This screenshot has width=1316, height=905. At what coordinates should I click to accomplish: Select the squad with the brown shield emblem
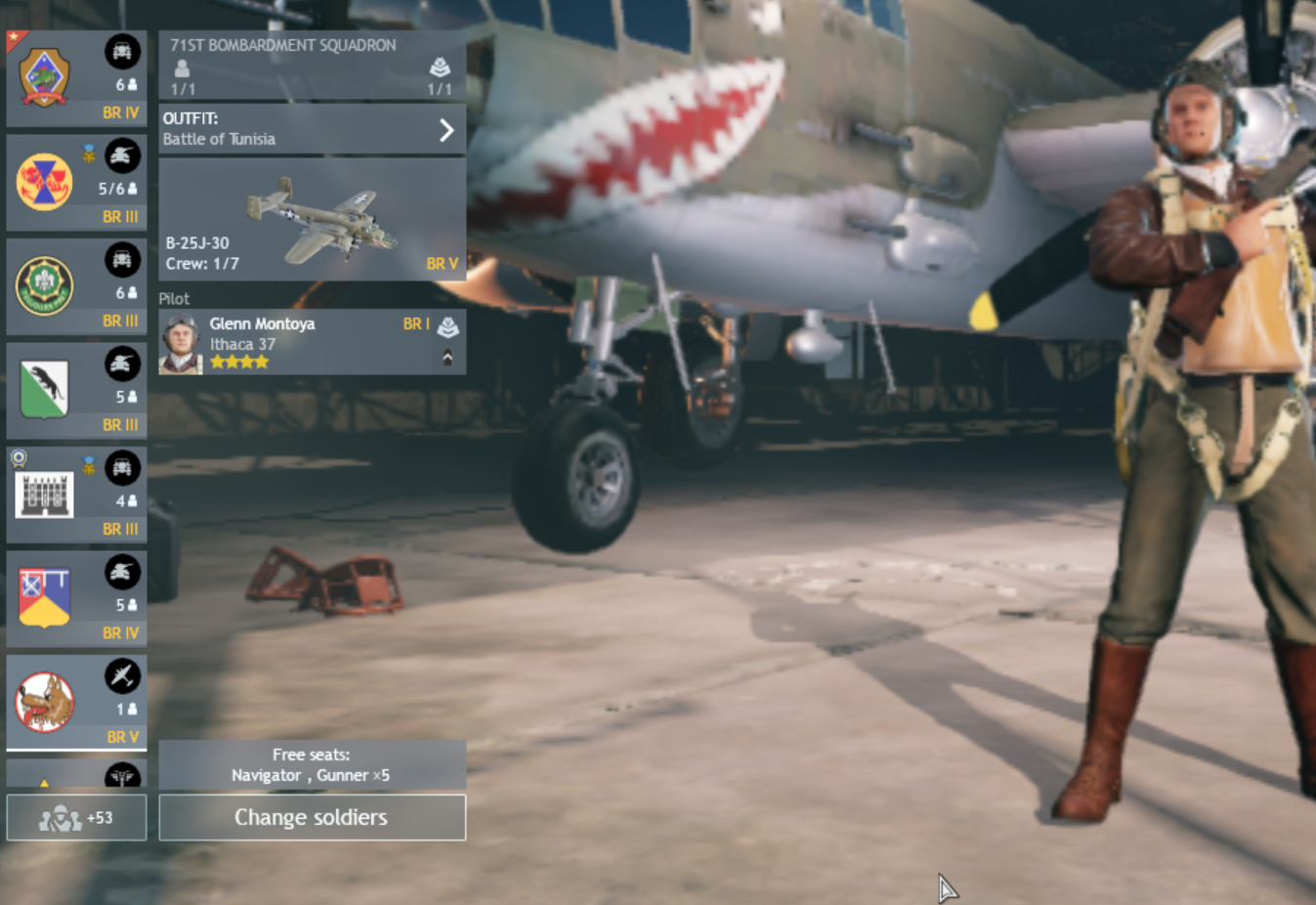point(76,79)
